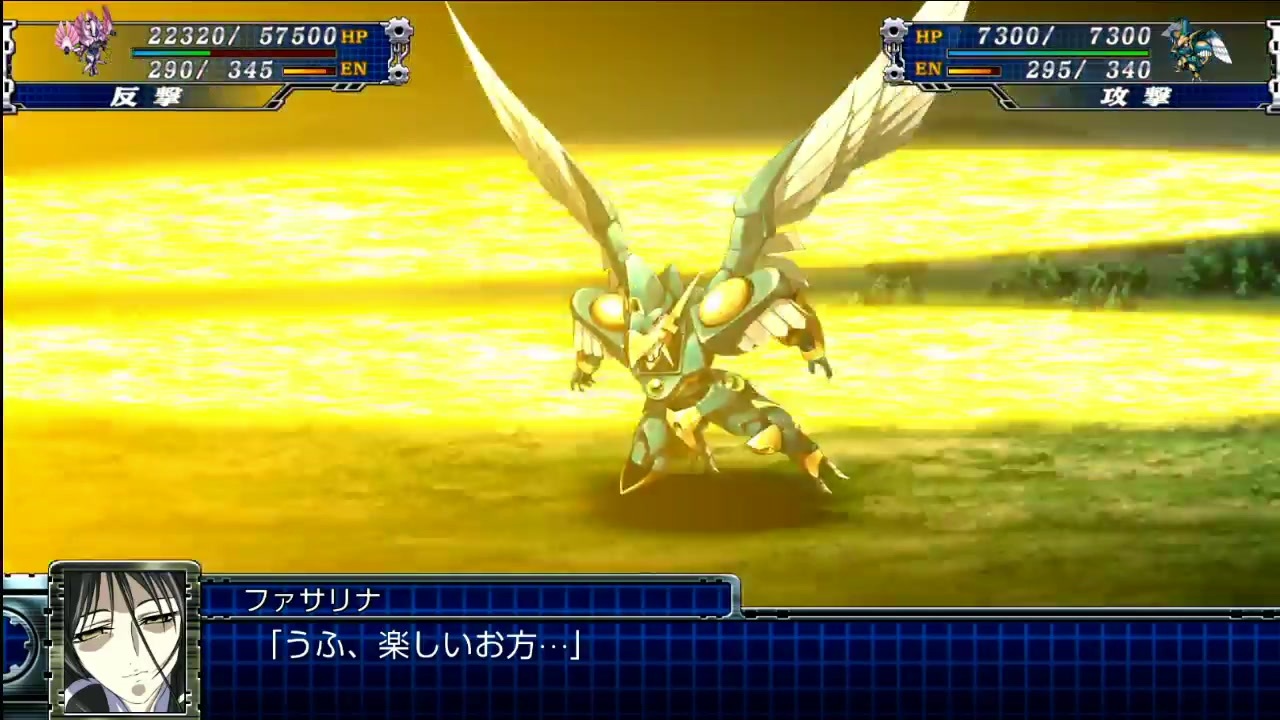Click Fasalina's dialogue portrait
The image size is (1280, 720).
click(x=126, y=640)
